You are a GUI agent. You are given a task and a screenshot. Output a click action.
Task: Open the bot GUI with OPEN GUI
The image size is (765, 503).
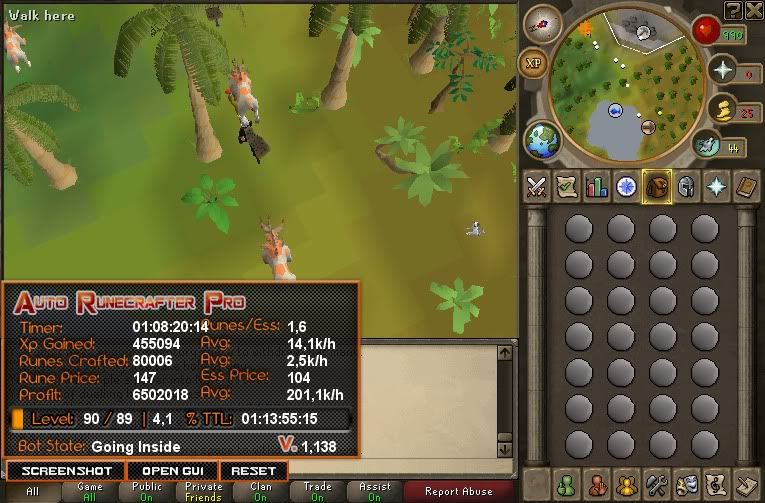173,470
